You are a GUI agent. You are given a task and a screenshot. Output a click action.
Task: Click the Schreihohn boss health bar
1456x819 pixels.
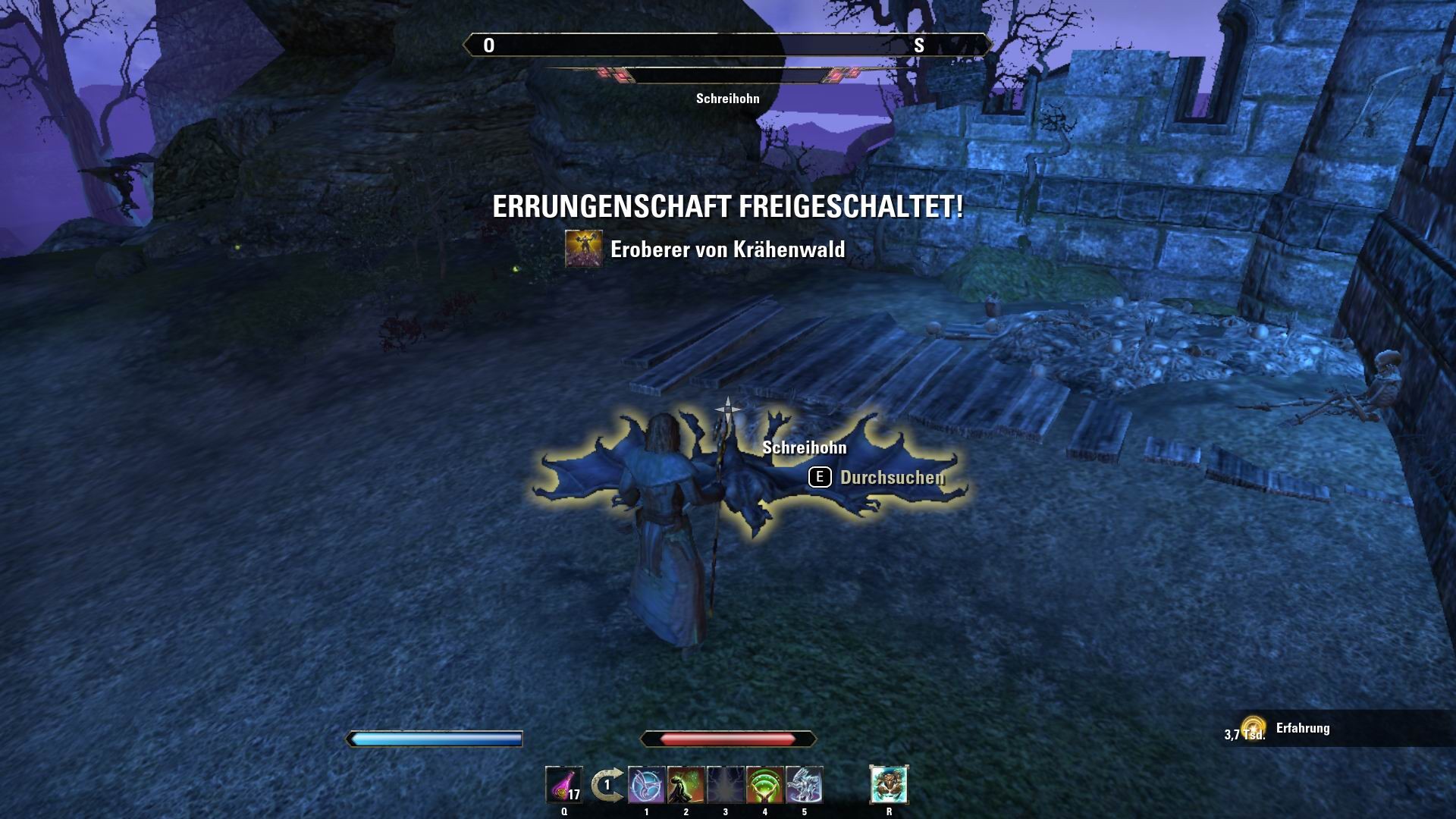tap(728, 74)
